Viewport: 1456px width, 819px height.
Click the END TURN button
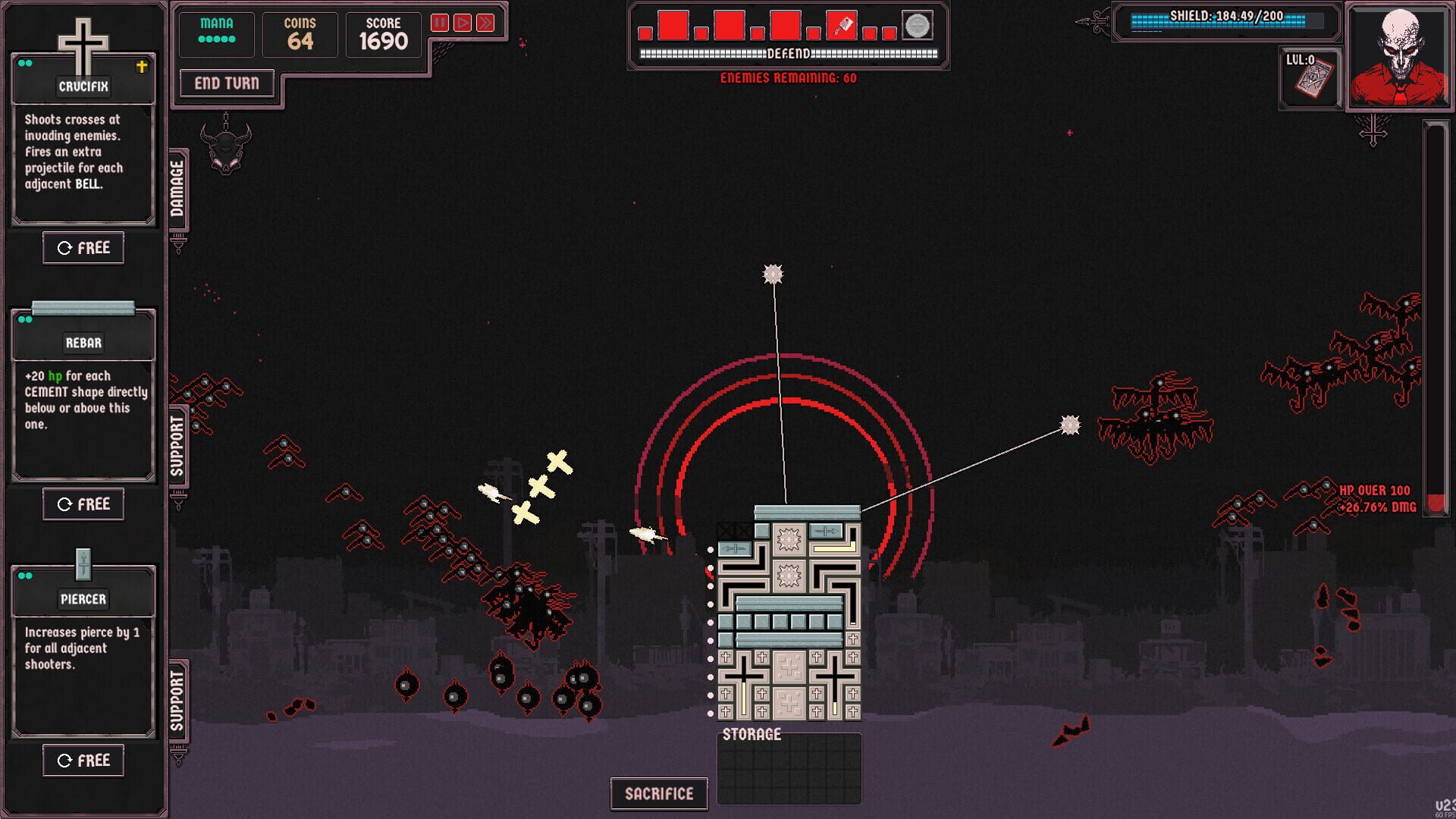(226, 83)
